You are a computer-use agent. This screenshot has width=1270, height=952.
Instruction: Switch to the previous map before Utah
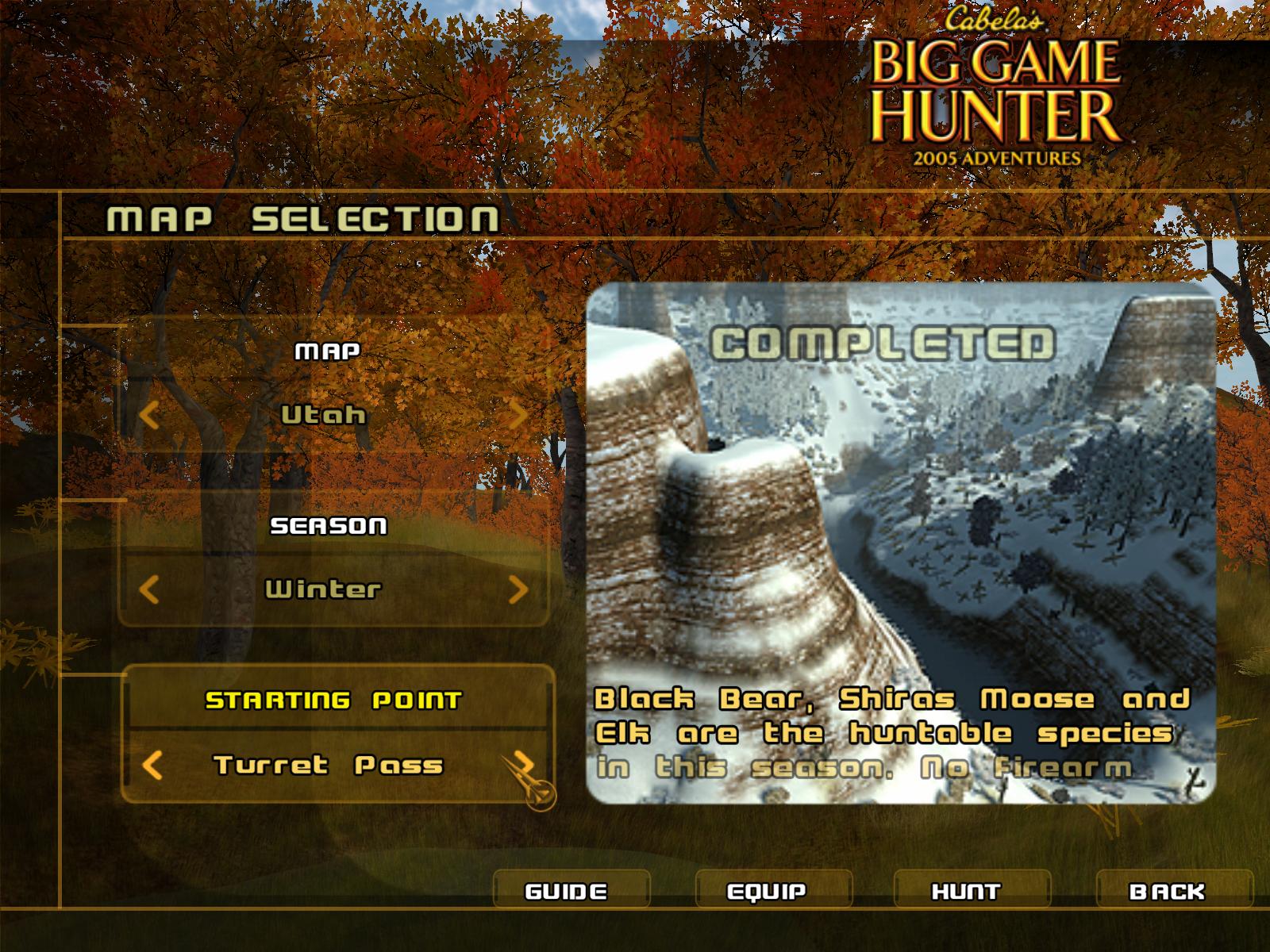tap(150, 415)
